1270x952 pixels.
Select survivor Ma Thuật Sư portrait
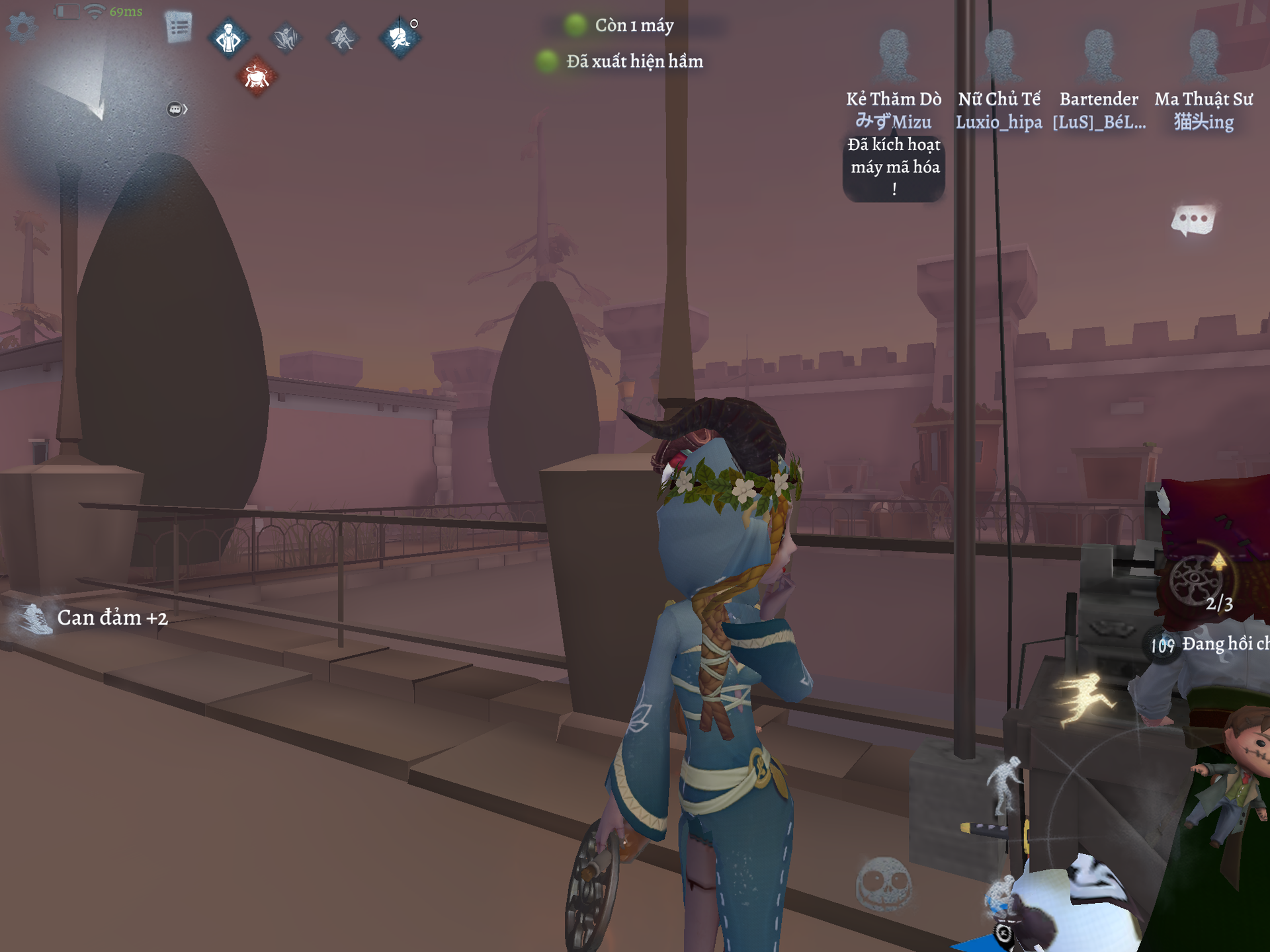coord(1203,56)
